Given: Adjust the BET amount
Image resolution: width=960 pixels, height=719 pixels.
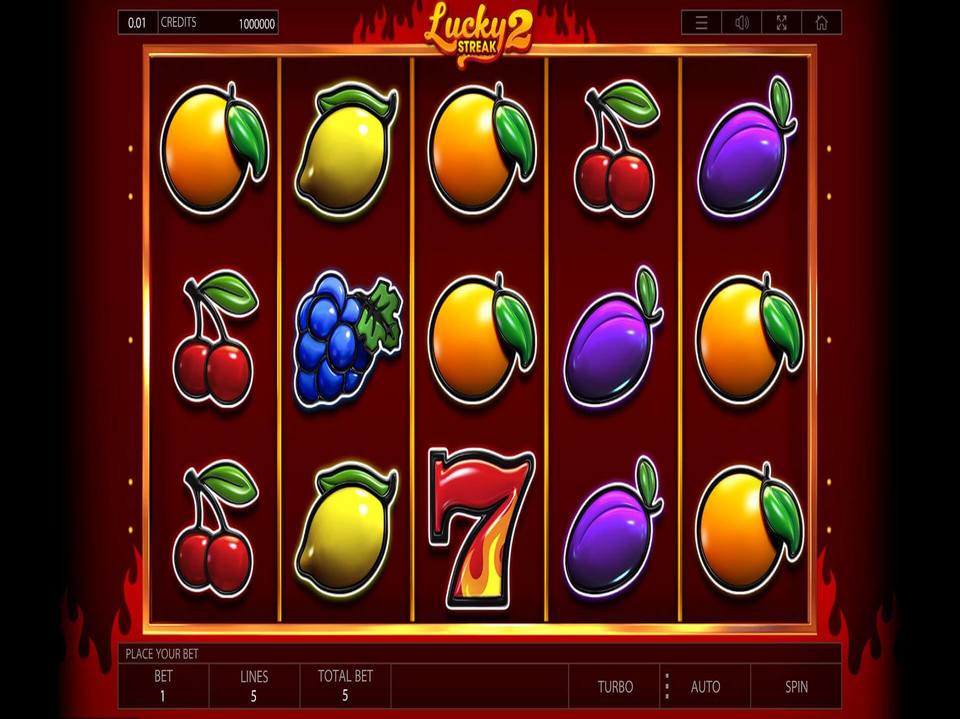Looking at the screenshot, I should tap(163, 686).
